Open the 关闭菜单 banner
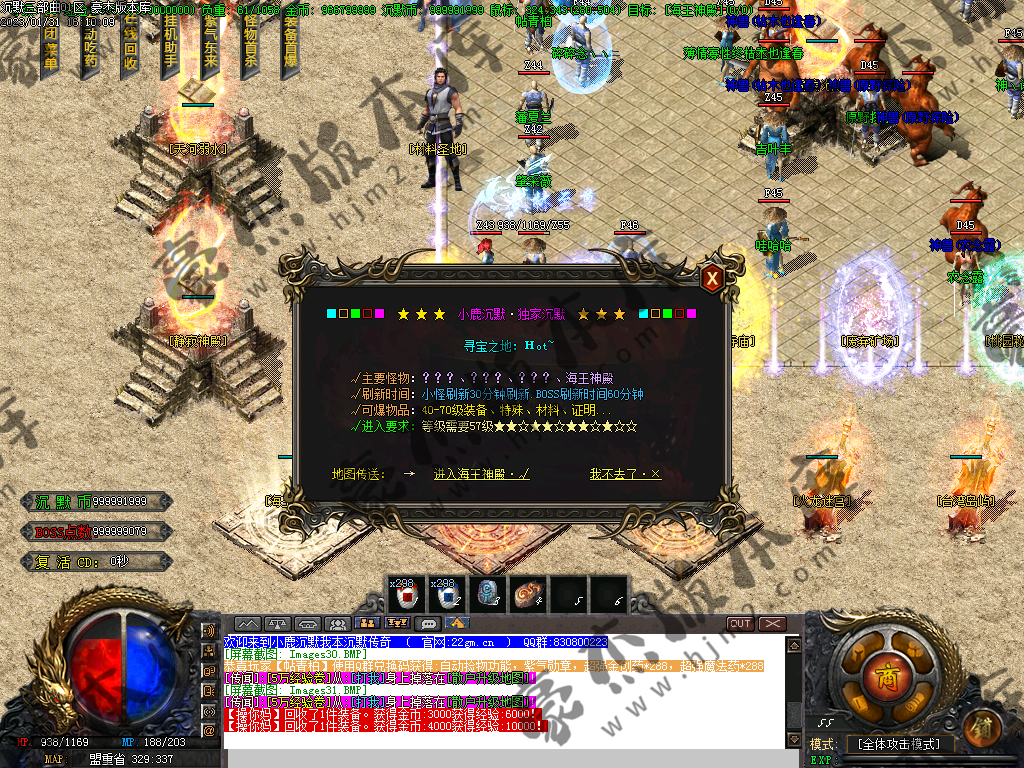 click(51, 48)
